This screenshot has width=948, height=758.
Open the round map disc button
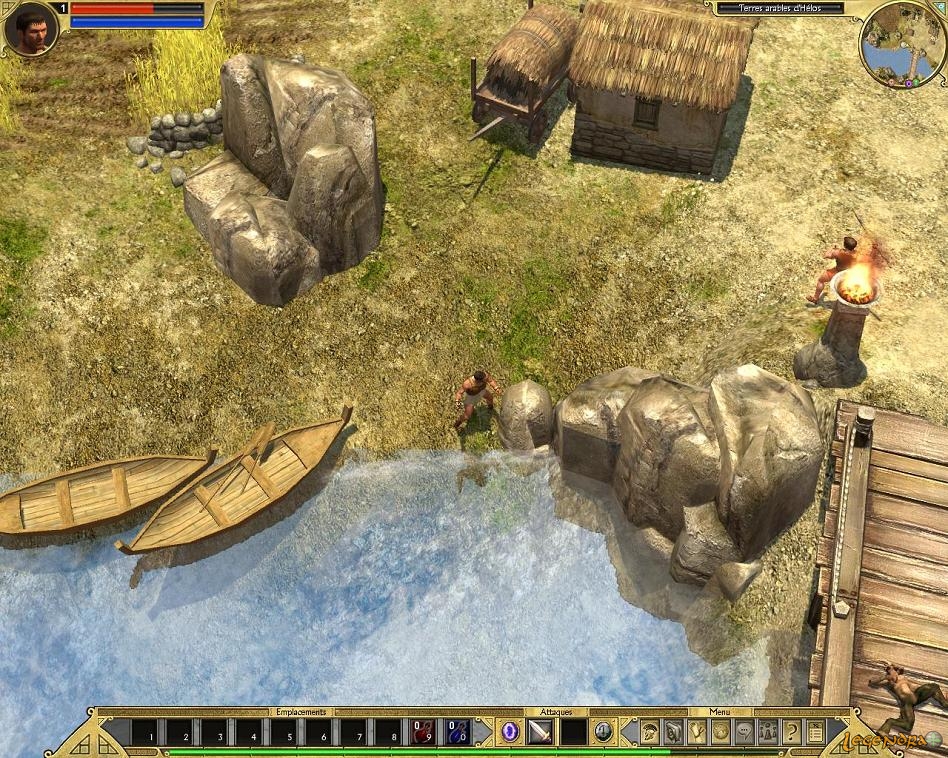point(721,732)
